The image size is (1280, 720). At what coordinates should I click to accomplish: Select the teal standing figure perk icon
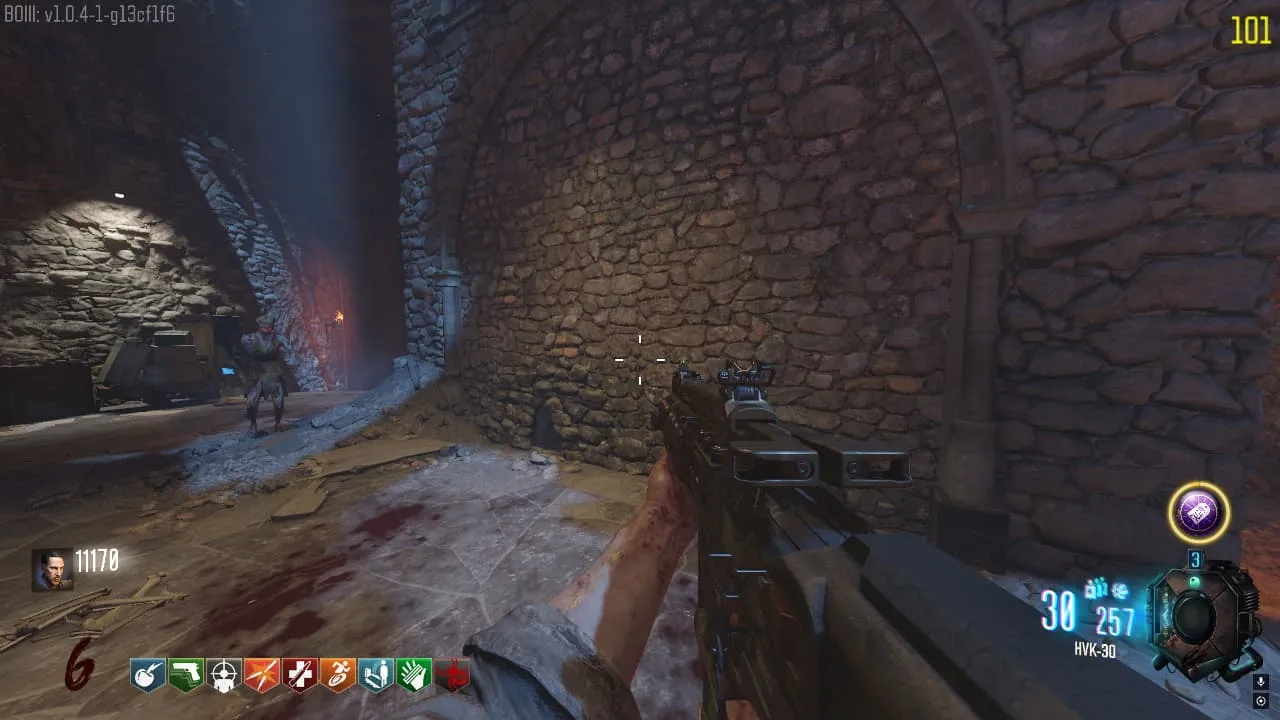click(375, 675)
